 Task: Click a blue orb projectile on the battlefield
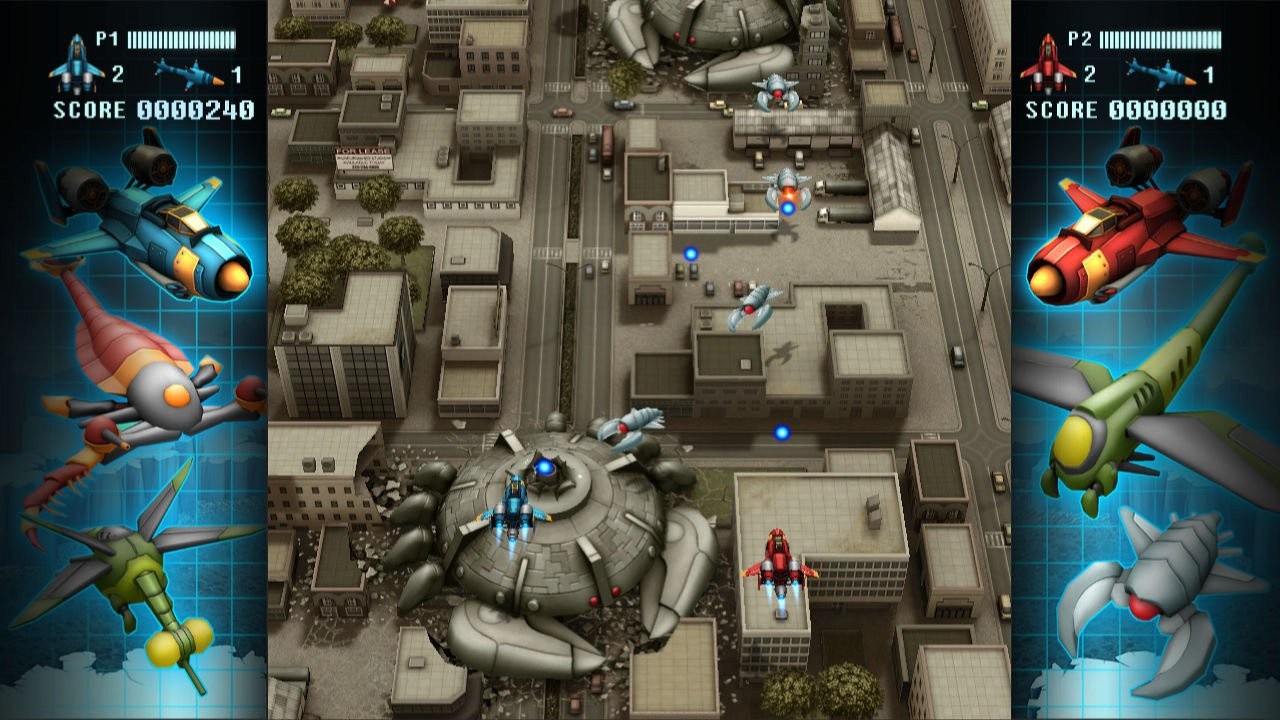[690, 253]
